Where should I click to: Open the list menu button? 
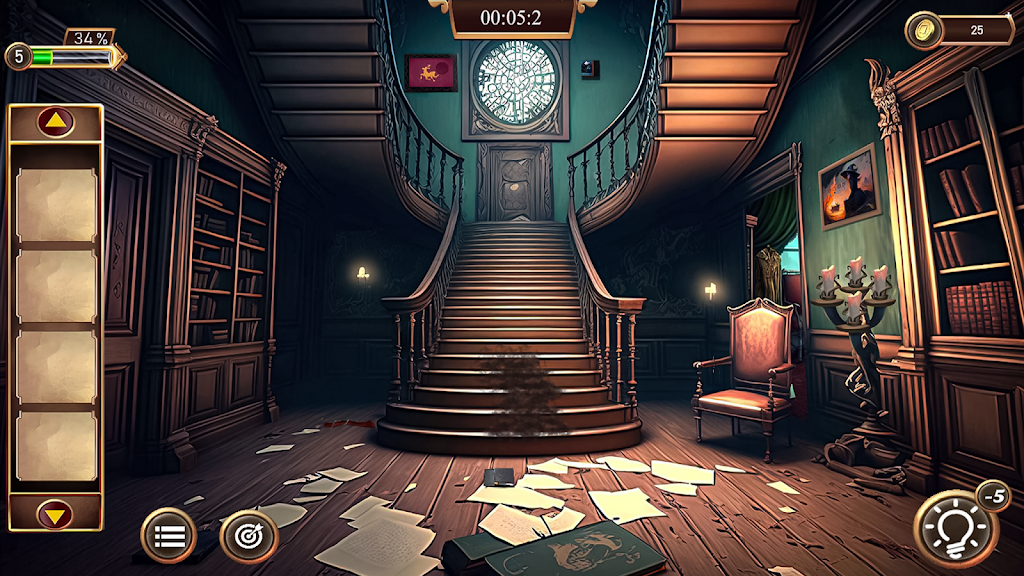pyautogui.click(x=168, y=536)
